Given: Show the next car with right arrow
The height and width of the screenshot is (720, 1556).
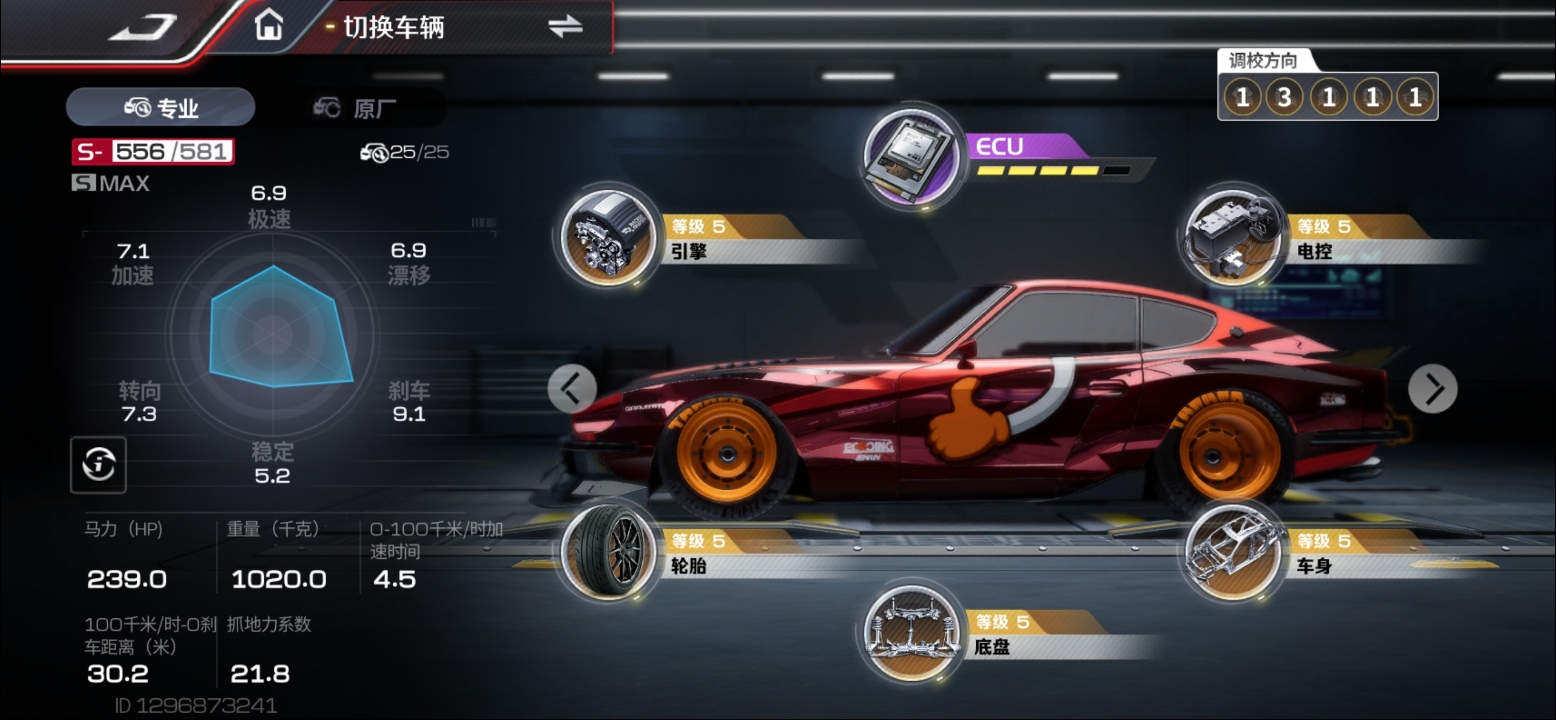Looking at the screenshot, I should point(1432,388).
